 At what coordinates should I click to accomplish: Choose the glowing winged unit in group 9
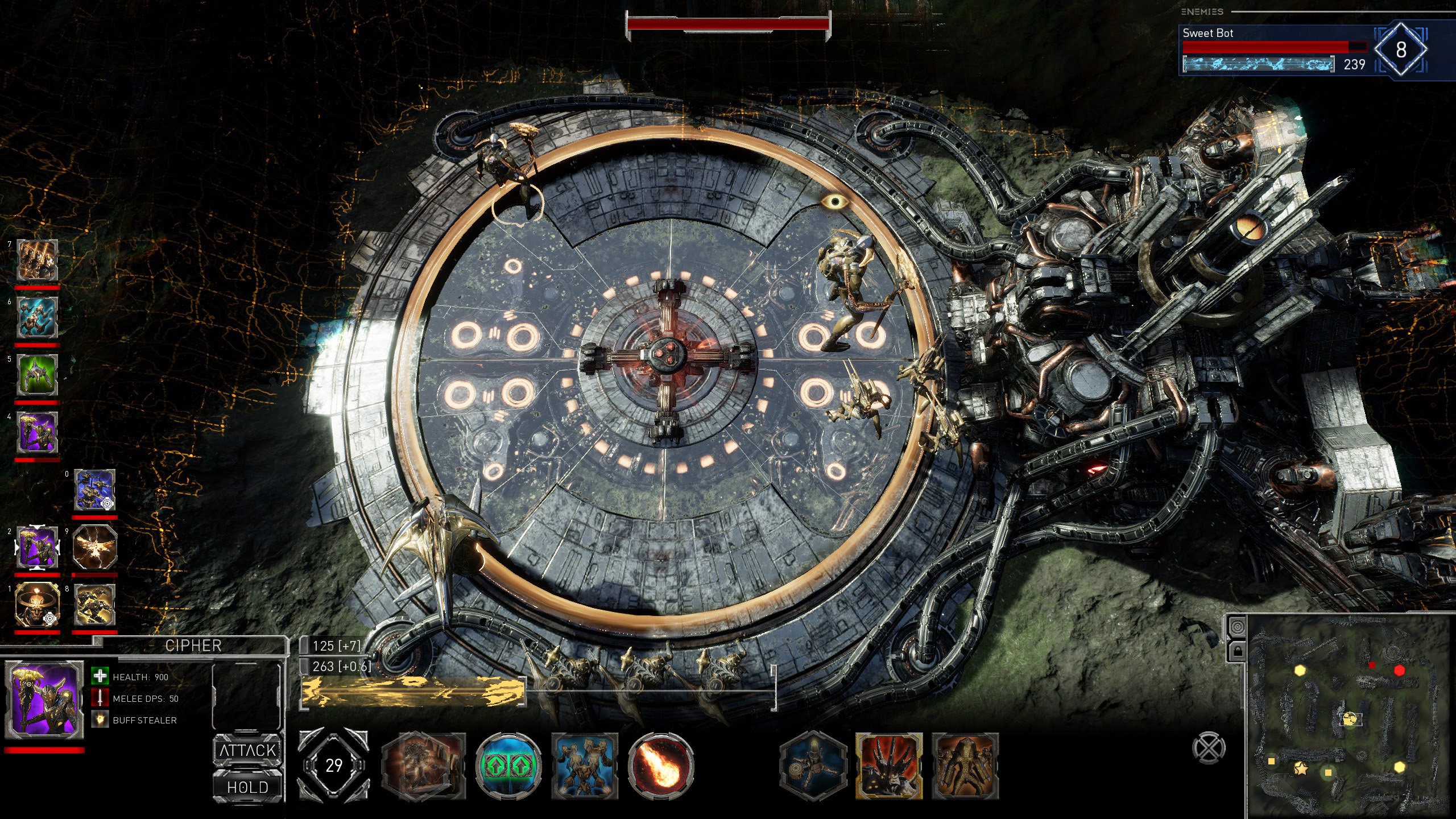point(95,548)
